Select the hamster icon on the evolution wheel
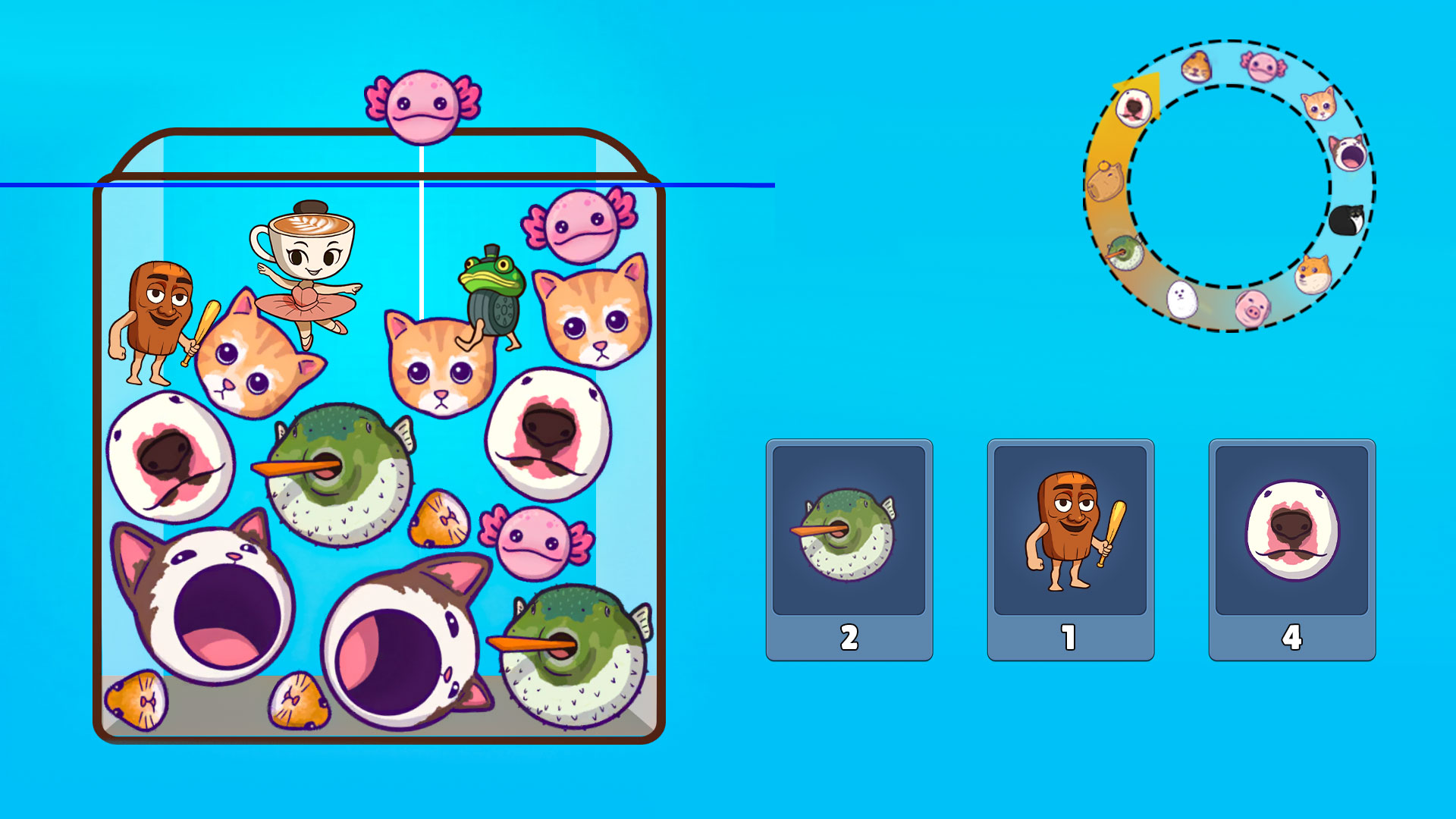The height and width of the screenshot is (819, 1456). click(x=1195, y=66)
